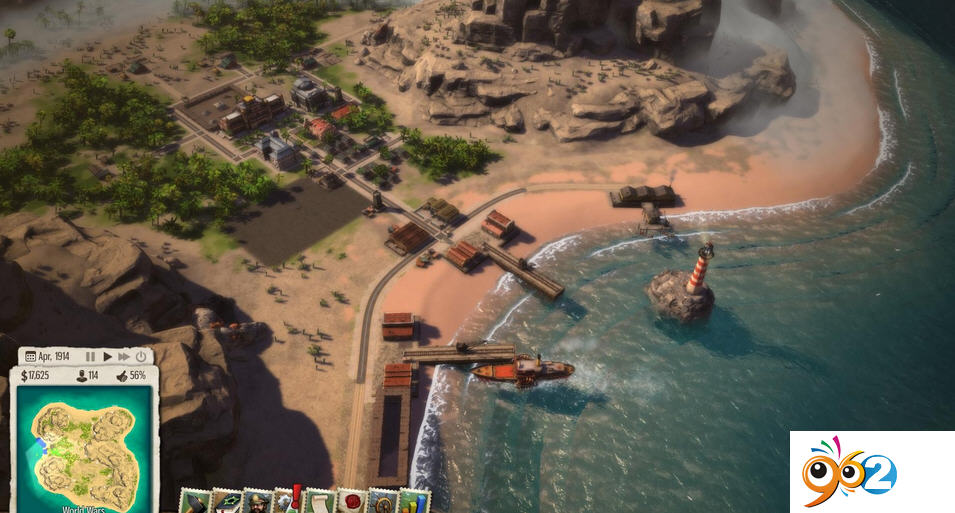Open the green star book stamp
955x513 pixels.
tap(226, 502)
